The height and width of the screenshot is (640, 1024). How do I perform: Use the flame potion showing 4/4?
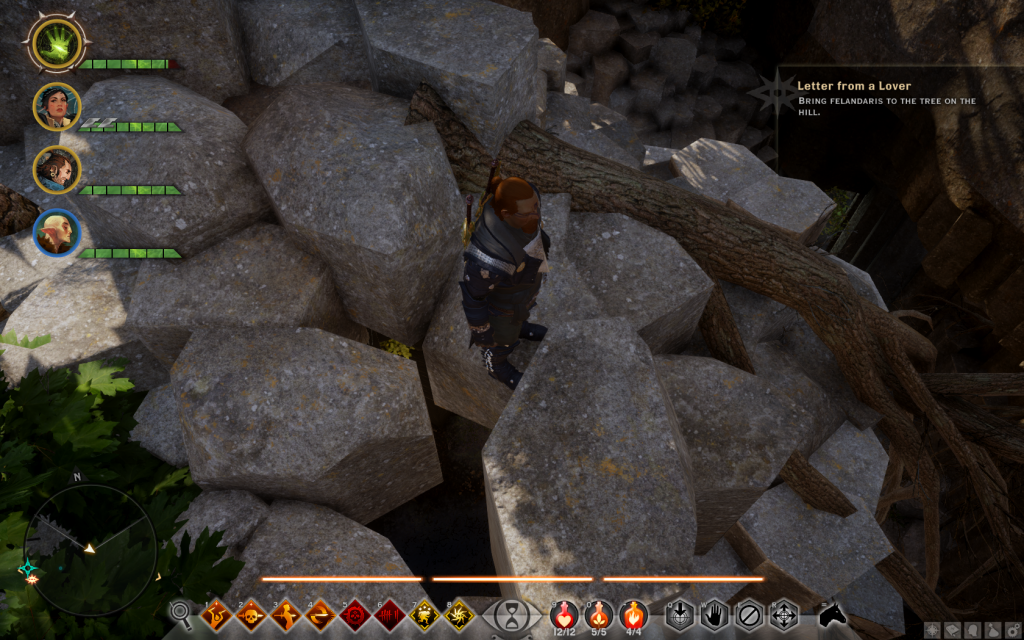tap(632, 613)
